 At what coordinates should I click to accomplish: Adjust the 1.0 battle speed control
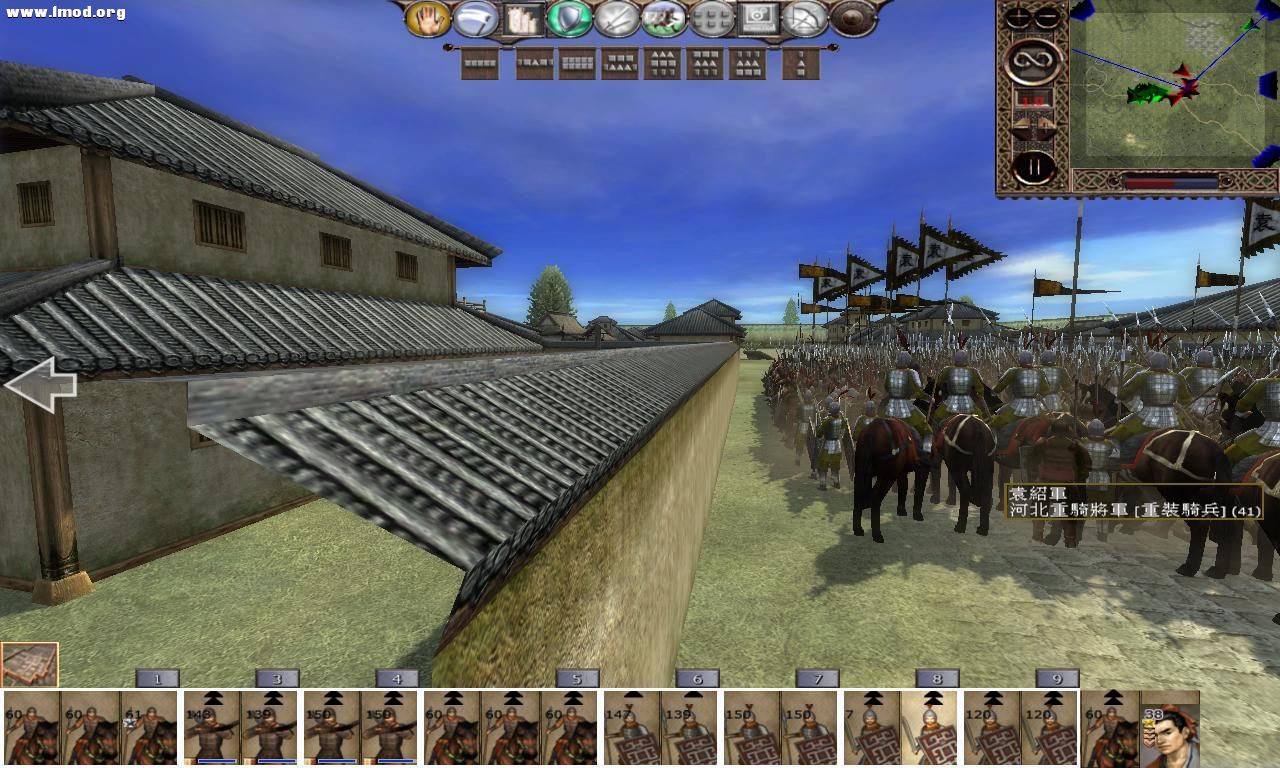click(x=1035, y=100)
